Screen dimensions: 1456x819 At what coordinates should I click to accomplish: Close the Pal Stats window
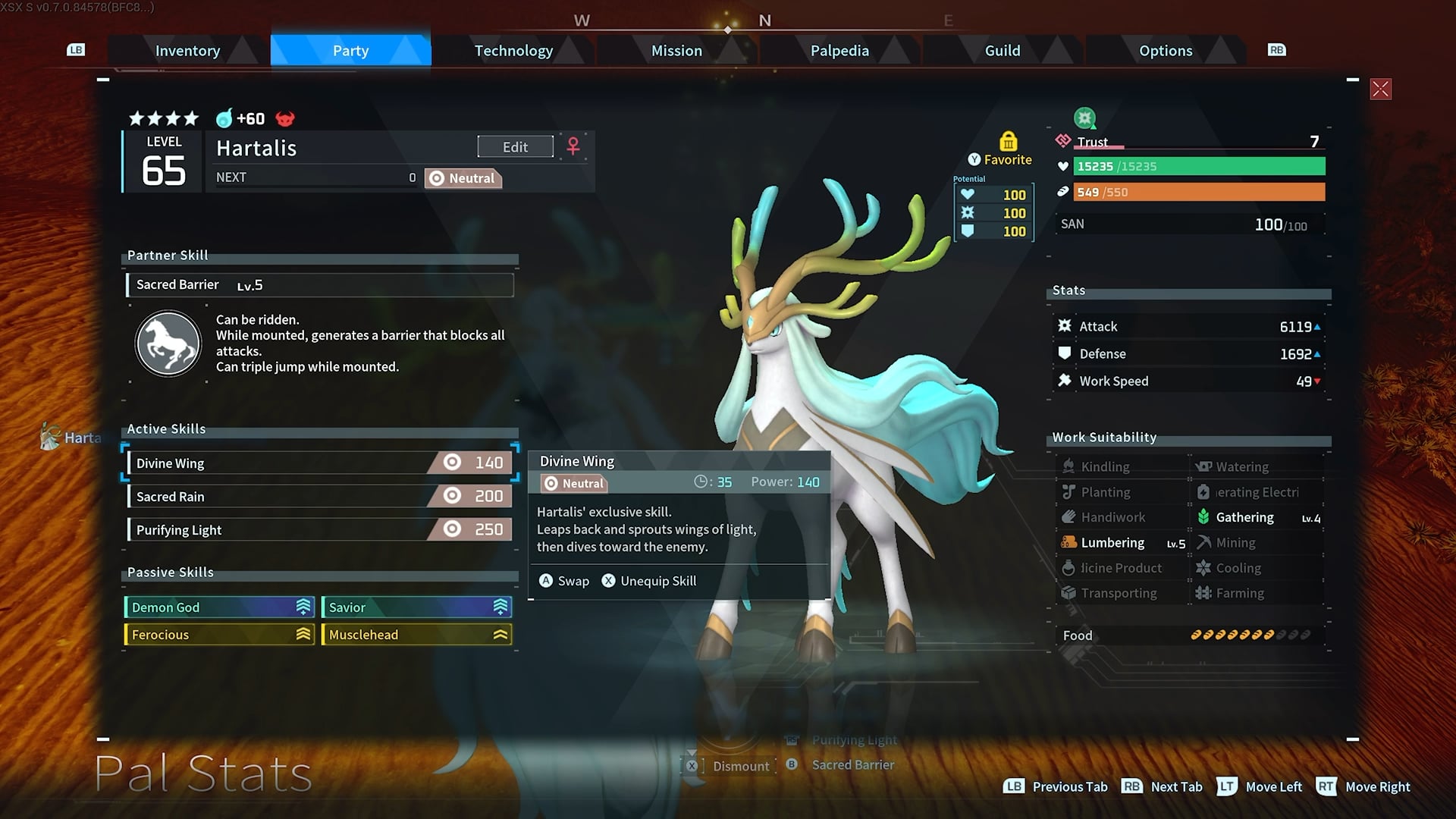point(1380,89)
